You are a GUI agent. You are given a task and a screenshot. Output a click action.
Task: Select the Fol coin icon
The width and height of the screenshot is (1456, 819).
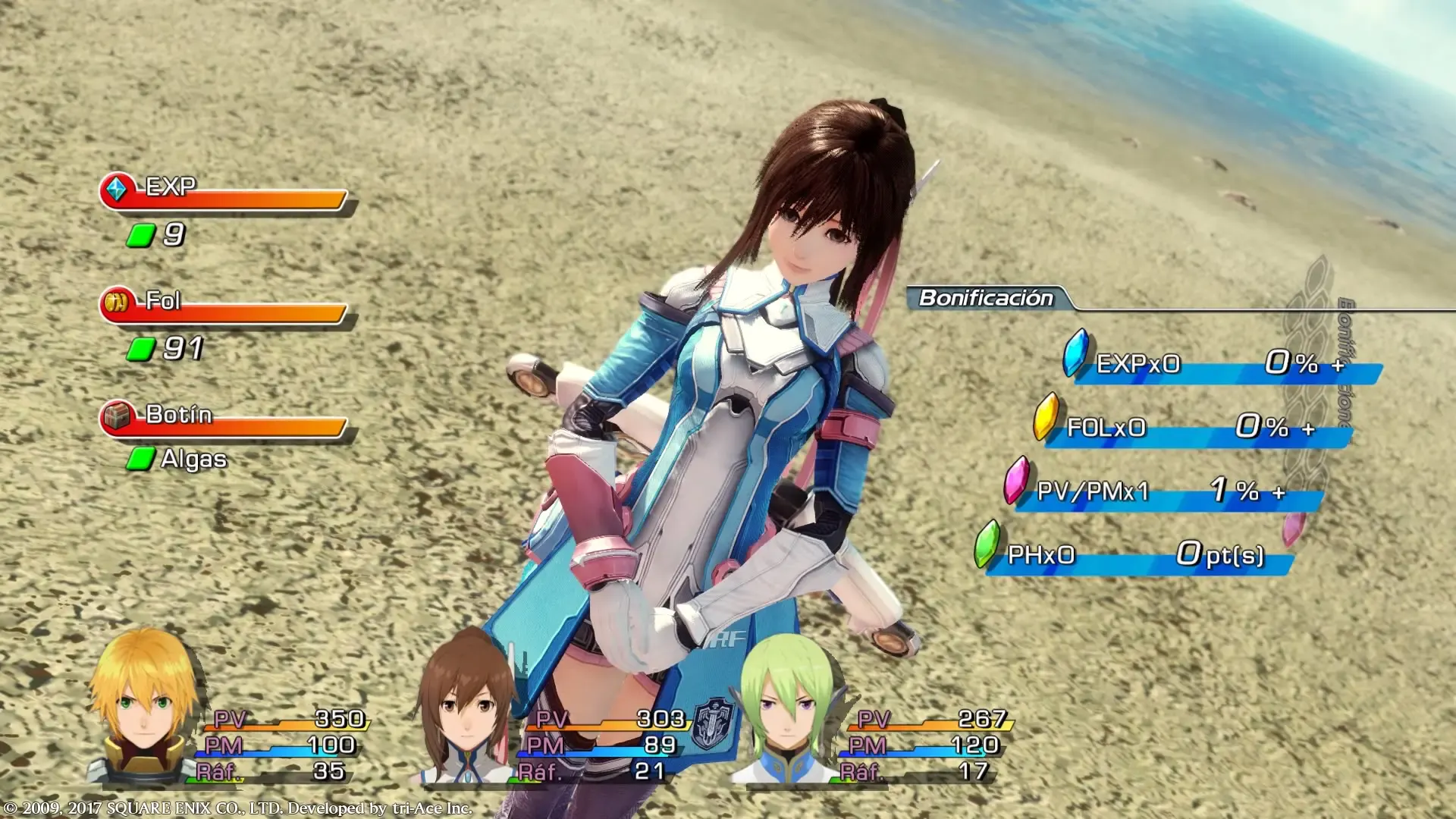click(117, 302)
